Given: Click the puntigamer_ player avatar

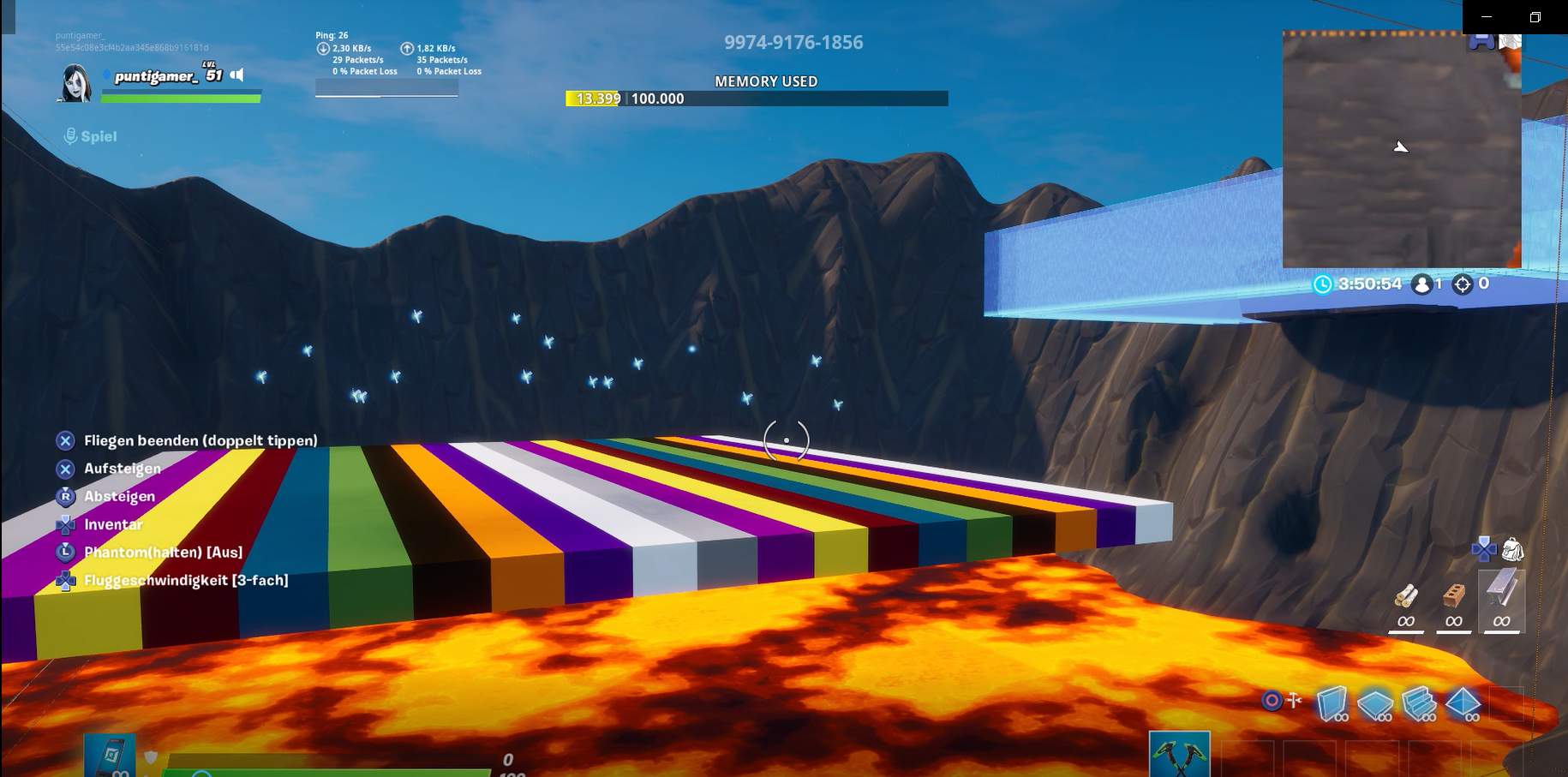Looking at the screenshot, I should 75,83.
